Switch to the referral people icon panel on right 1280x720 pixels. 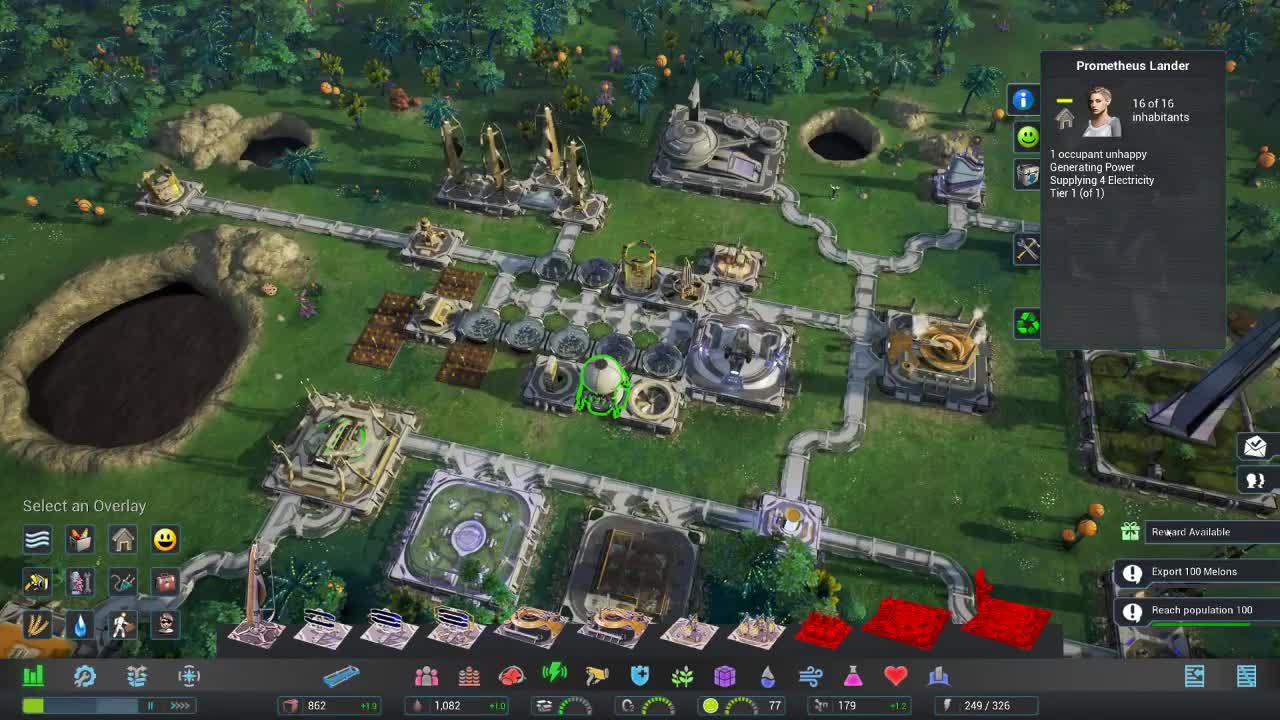[x=1255, y=480]
